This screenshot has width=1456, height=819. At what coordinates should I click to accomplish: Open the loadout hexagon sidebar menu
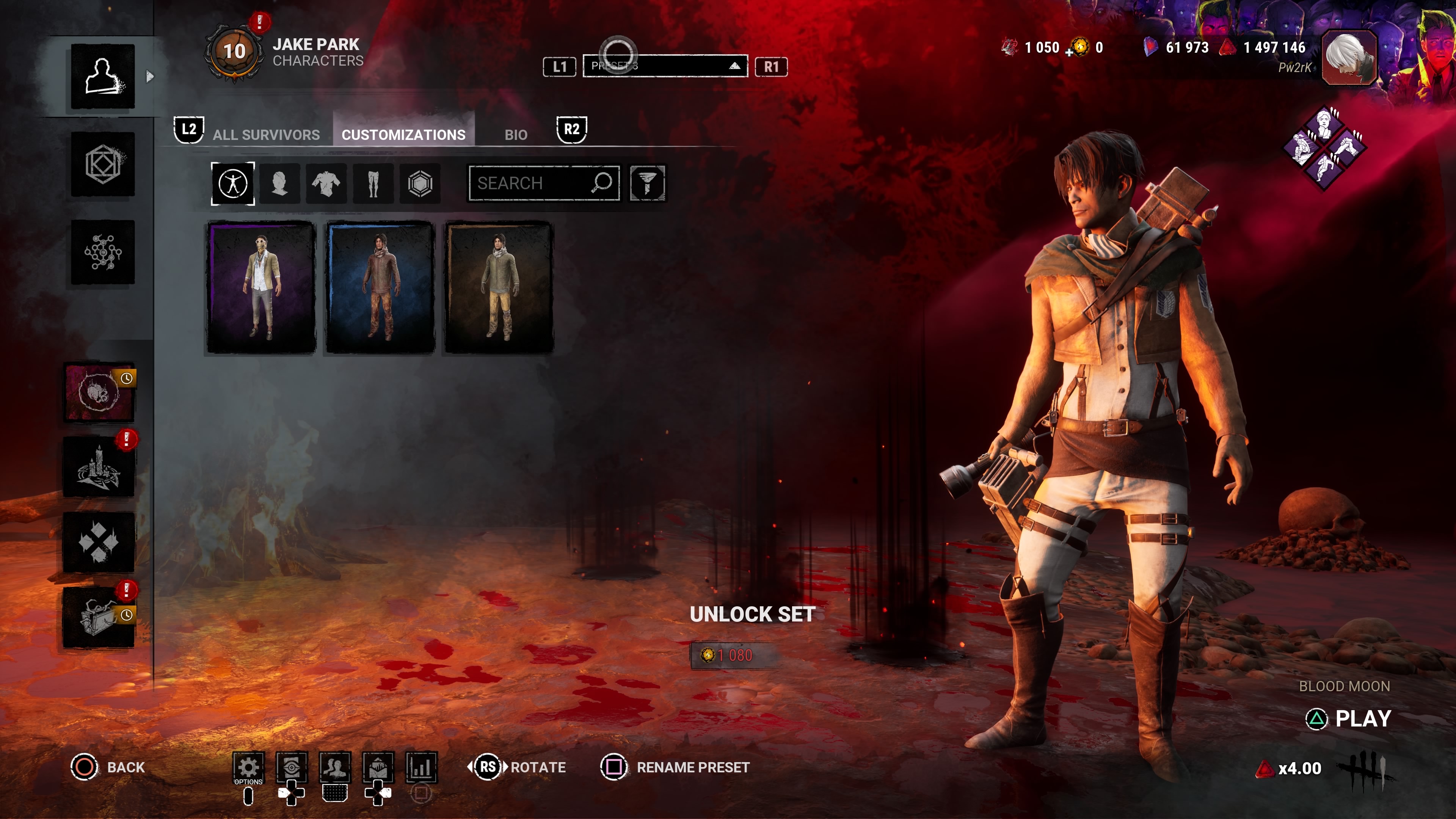[x=103, y=165]
